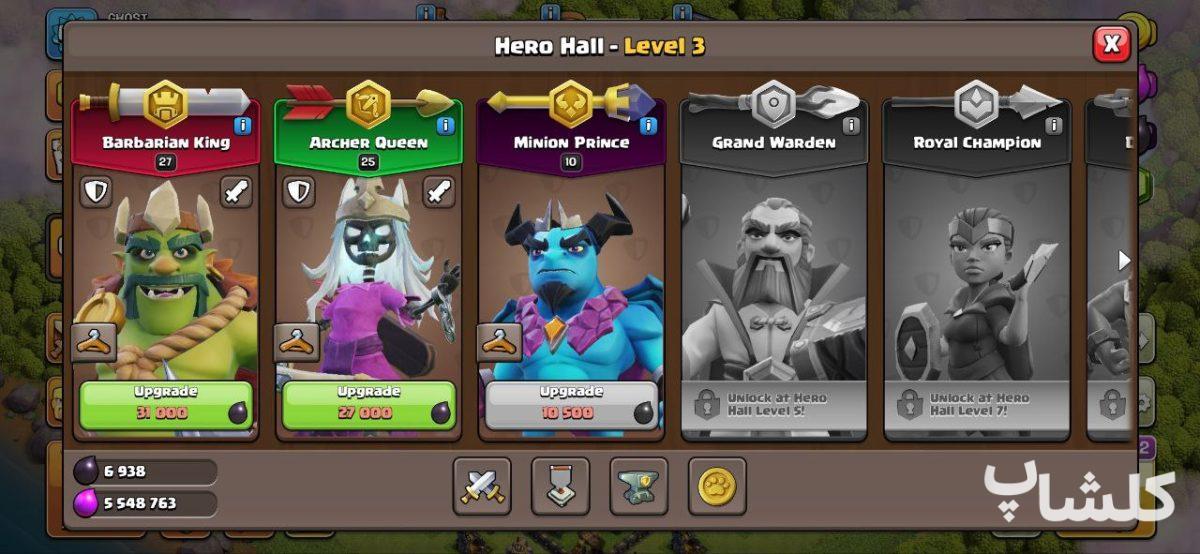The width and height of the screenshot is (1200, 554).
Task: Select Archer Queen shield icon
Action: [298, 192]
